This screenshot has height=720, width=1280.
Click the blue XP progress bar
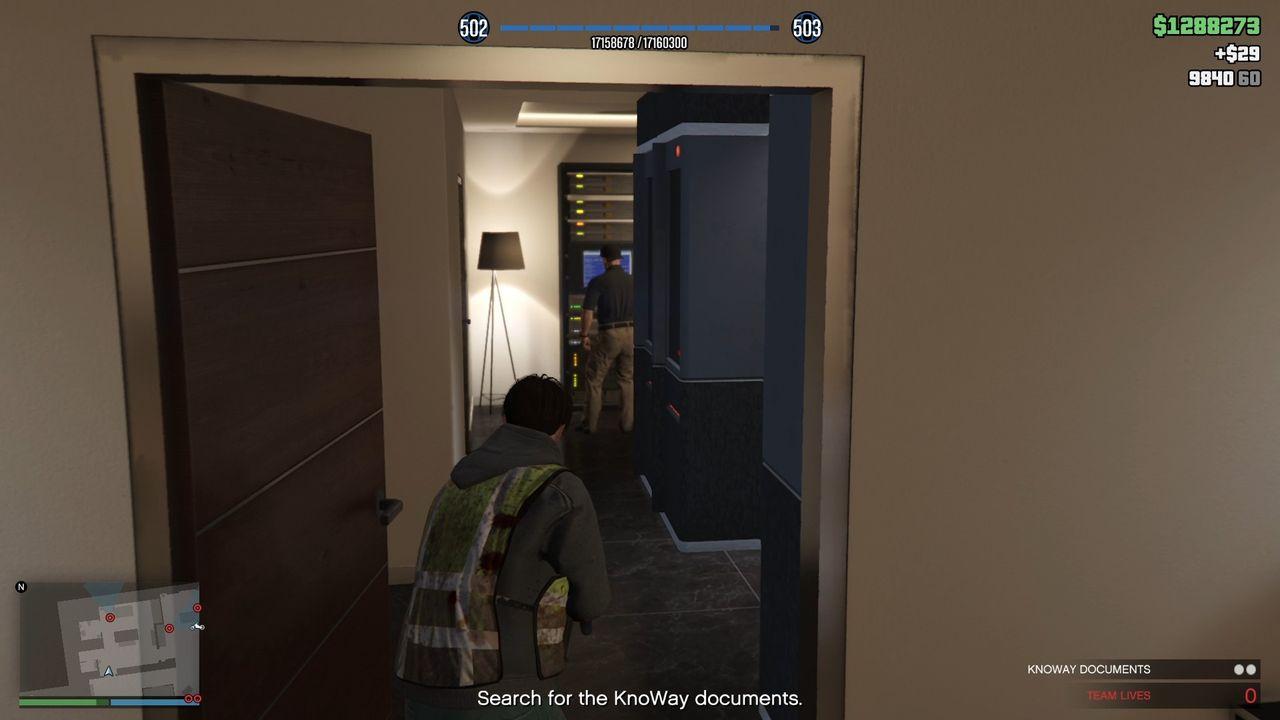click(x=640, y=27)
